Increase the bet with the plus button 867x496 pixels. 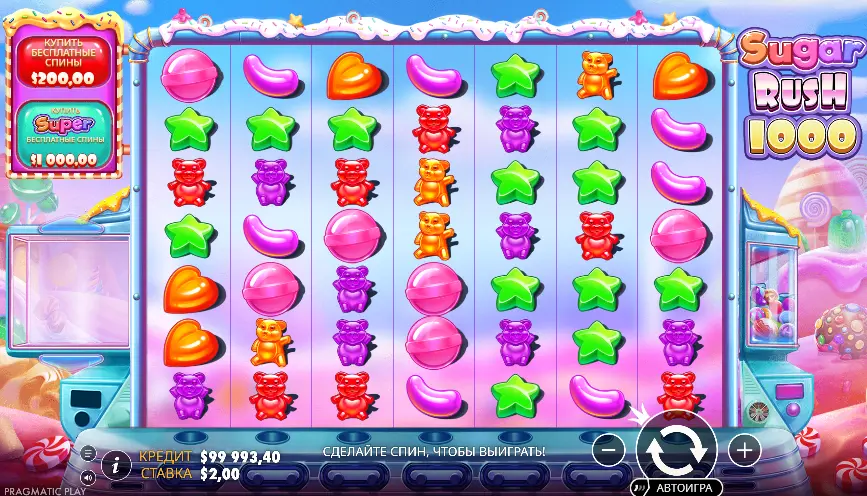coord(743,449)
